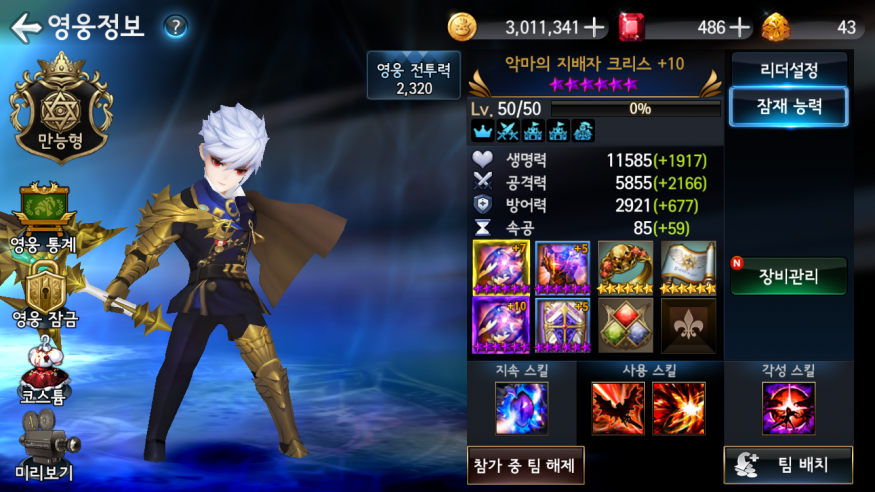The width and height of the screenshot is (875, 492).
Task: Click 참가 중 팀 해제 button
Action: click(x=526, y=465)
